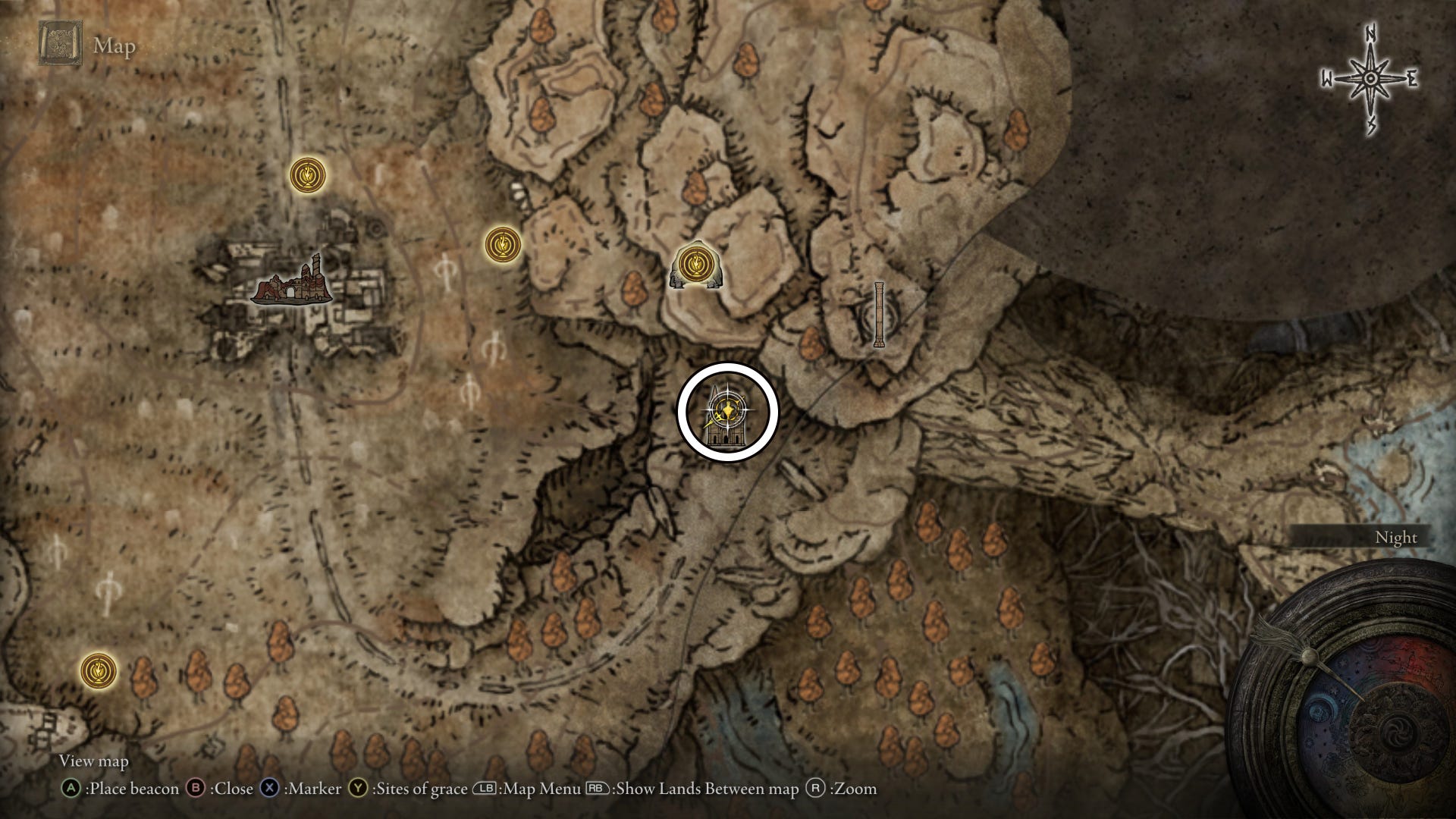Select the stone pillar map marker
Image resolution: width=1456 pixels, height=819 pixels.
pyautogui.click(x=879, y=315)
